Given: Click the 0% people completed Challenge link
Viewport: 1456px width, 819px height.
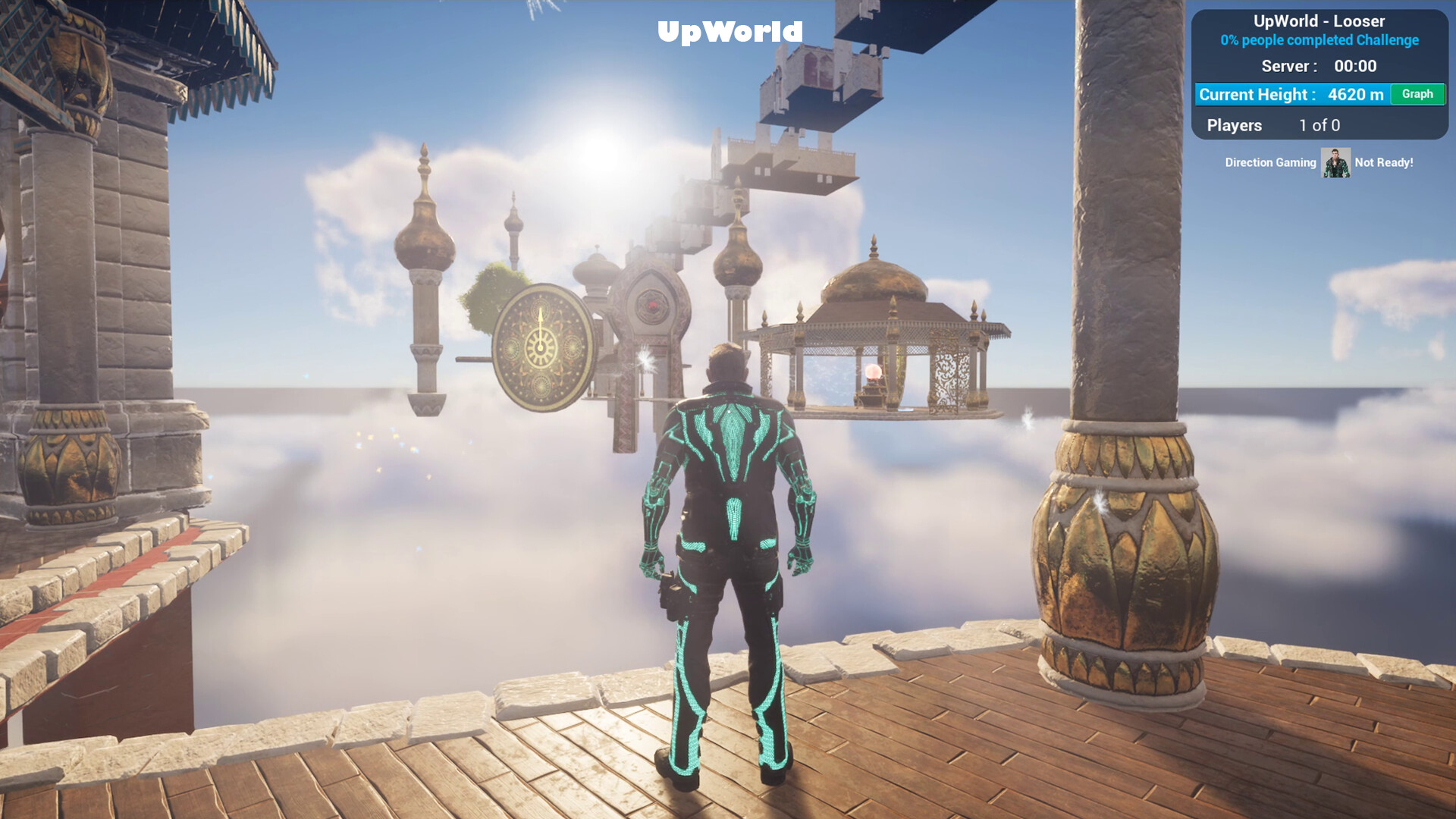Looking at the screenshot, I should click(1319, 39).
